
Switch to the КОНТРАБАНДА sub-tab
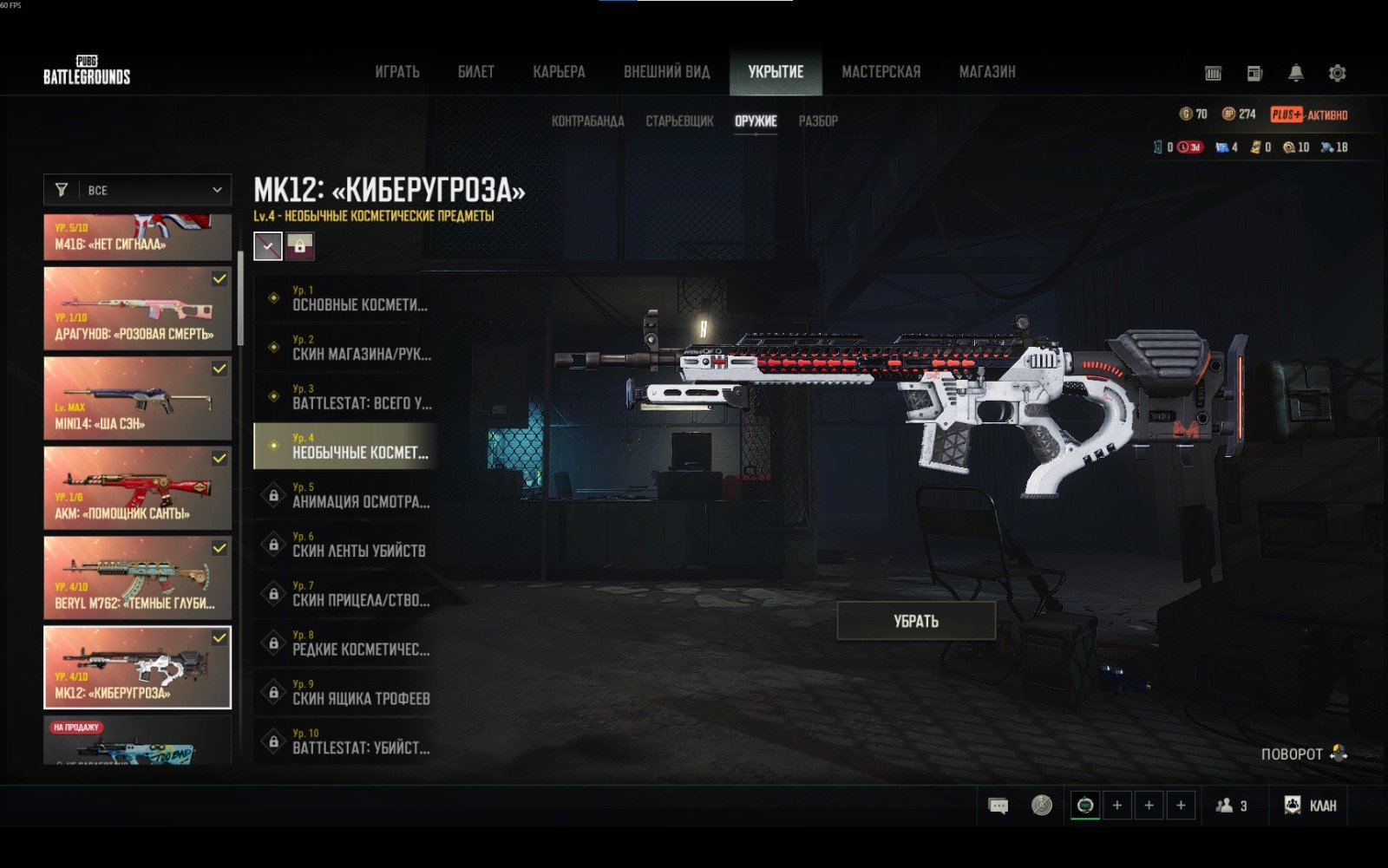click(587, 121)
